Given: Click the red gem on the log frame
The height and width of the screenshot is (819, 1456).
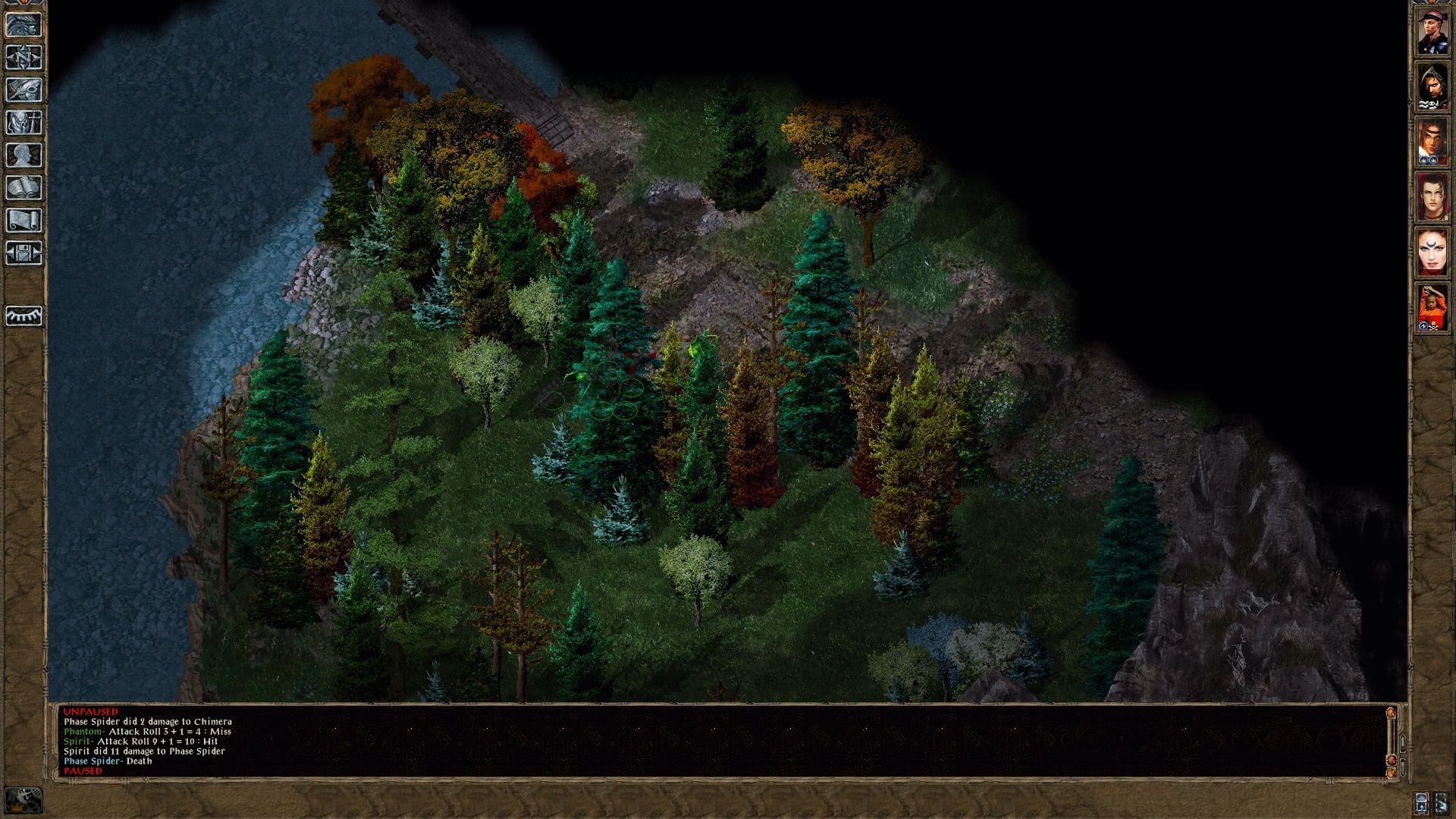Looking at the screenshot, I should pyautogui.click(x=1391, y=759).
